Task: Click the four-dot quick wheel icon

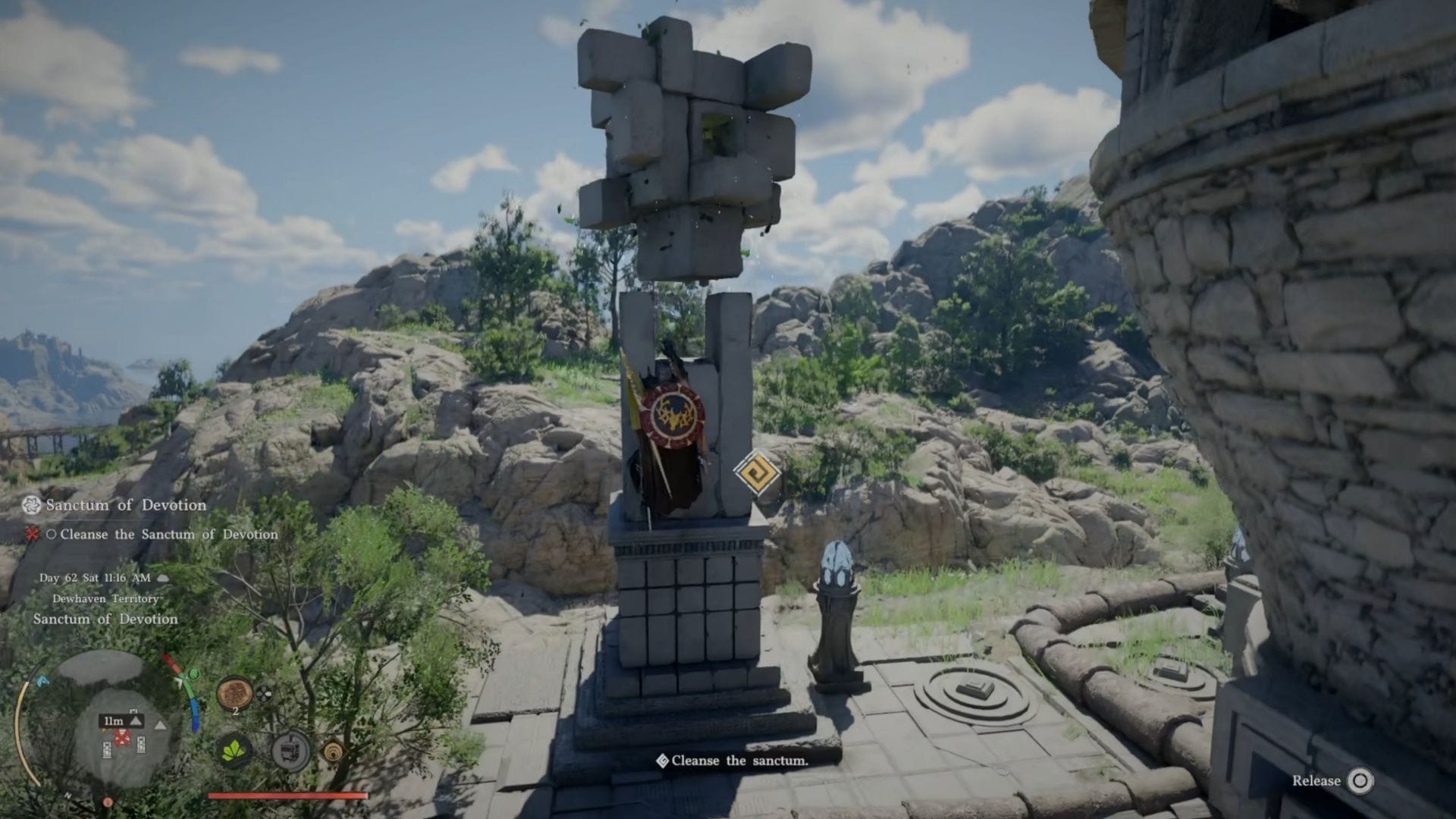Action: pos(263,693)
